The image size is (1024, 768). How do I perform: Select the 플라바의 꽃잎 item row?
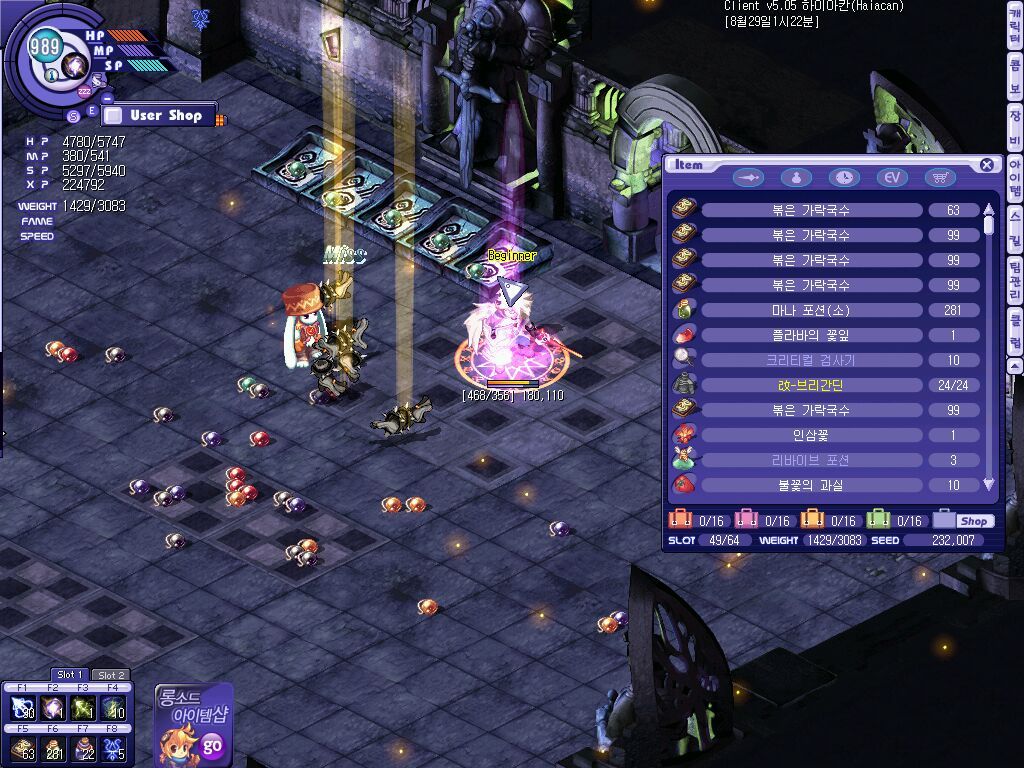811,335
